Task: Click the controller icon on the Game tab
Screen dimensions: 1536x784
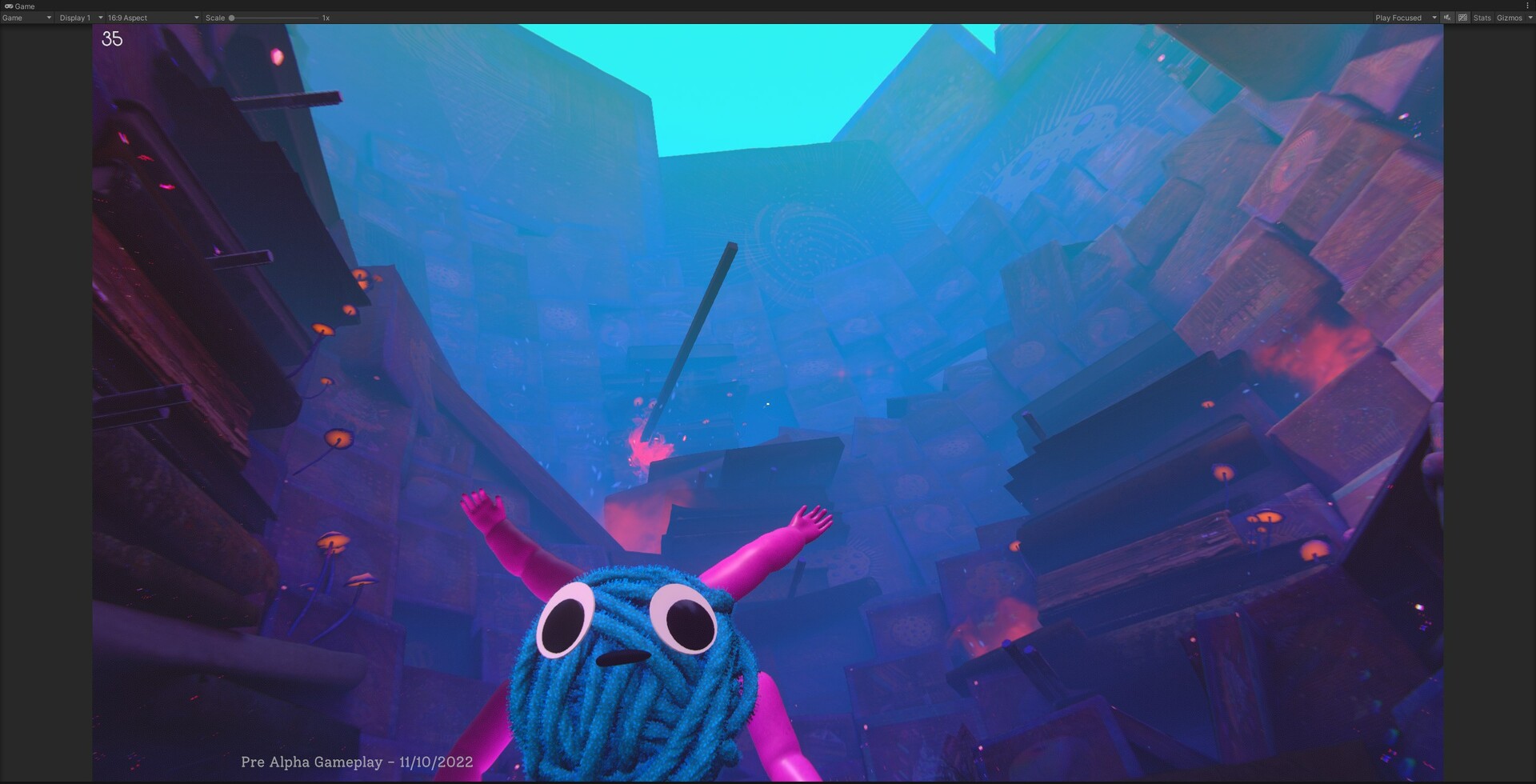Action: pos(8,6)
